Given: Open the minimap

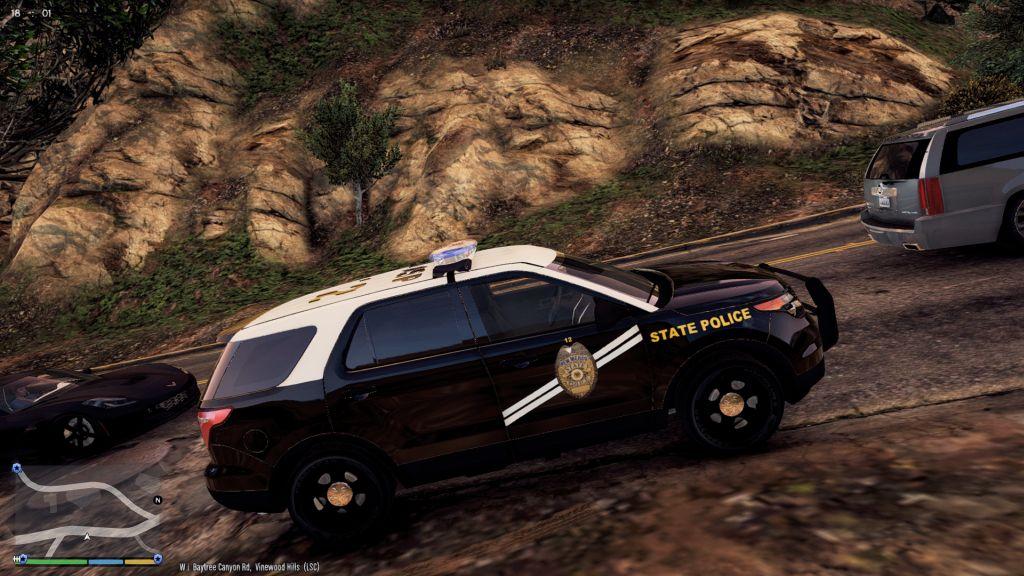Looking at the screenshot, I should [x=86, y=508].
